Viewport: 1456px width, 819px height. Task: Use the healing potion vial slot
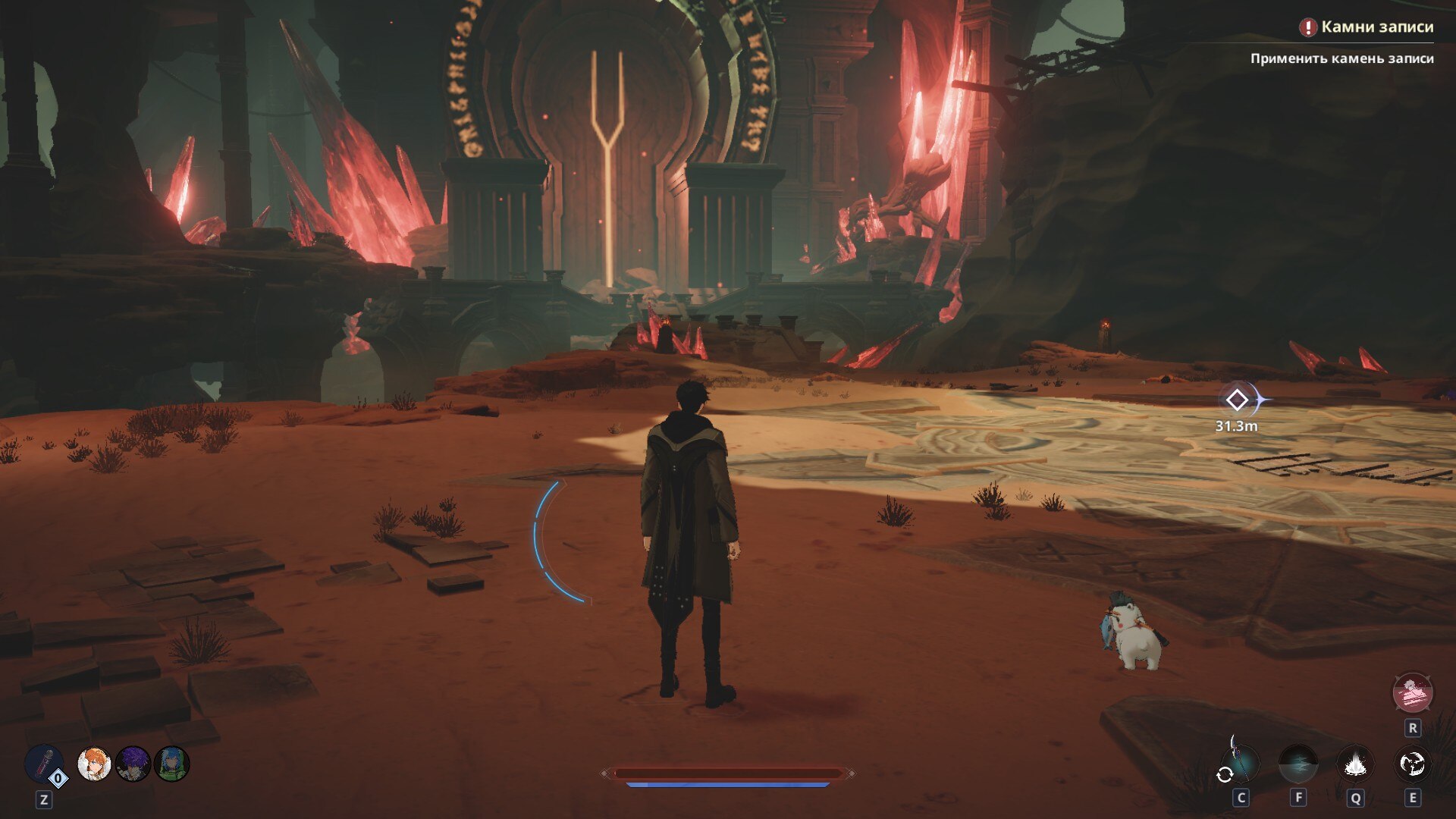(x=44, y=763)
